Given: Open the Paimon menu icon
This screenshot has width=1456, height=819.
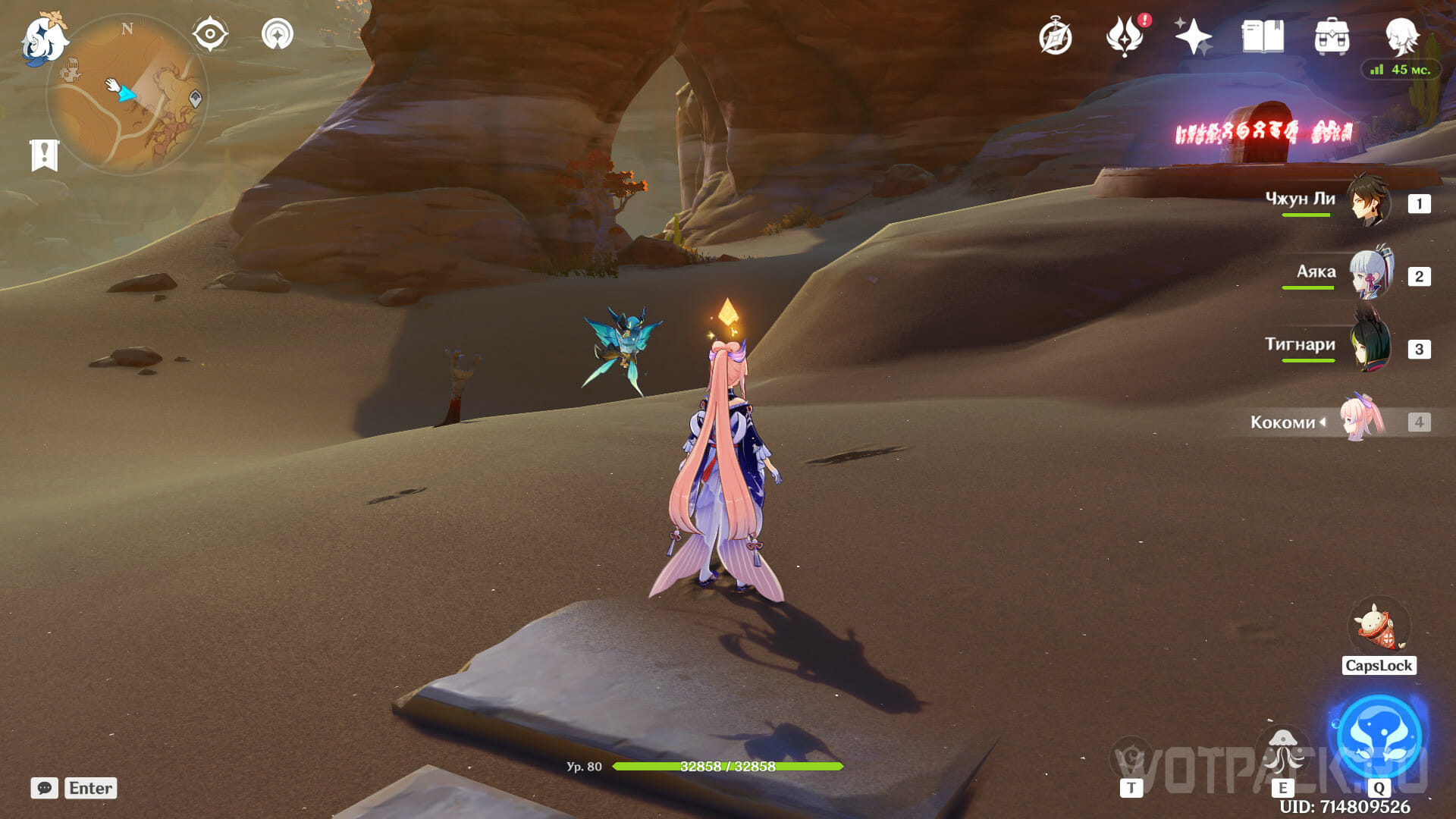Looking at the screenshot, I should coord(43,39).
